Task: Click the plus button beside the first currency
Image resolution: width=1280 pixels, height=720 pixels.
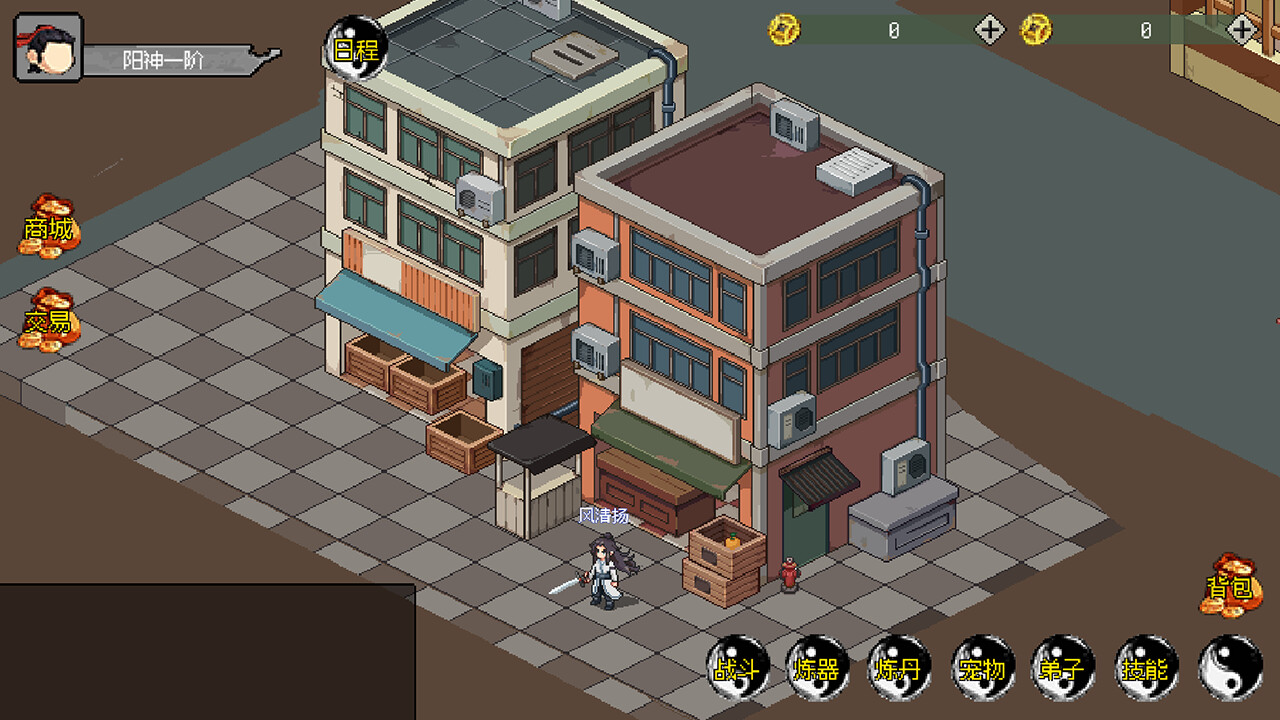Action: pos(988,29)
